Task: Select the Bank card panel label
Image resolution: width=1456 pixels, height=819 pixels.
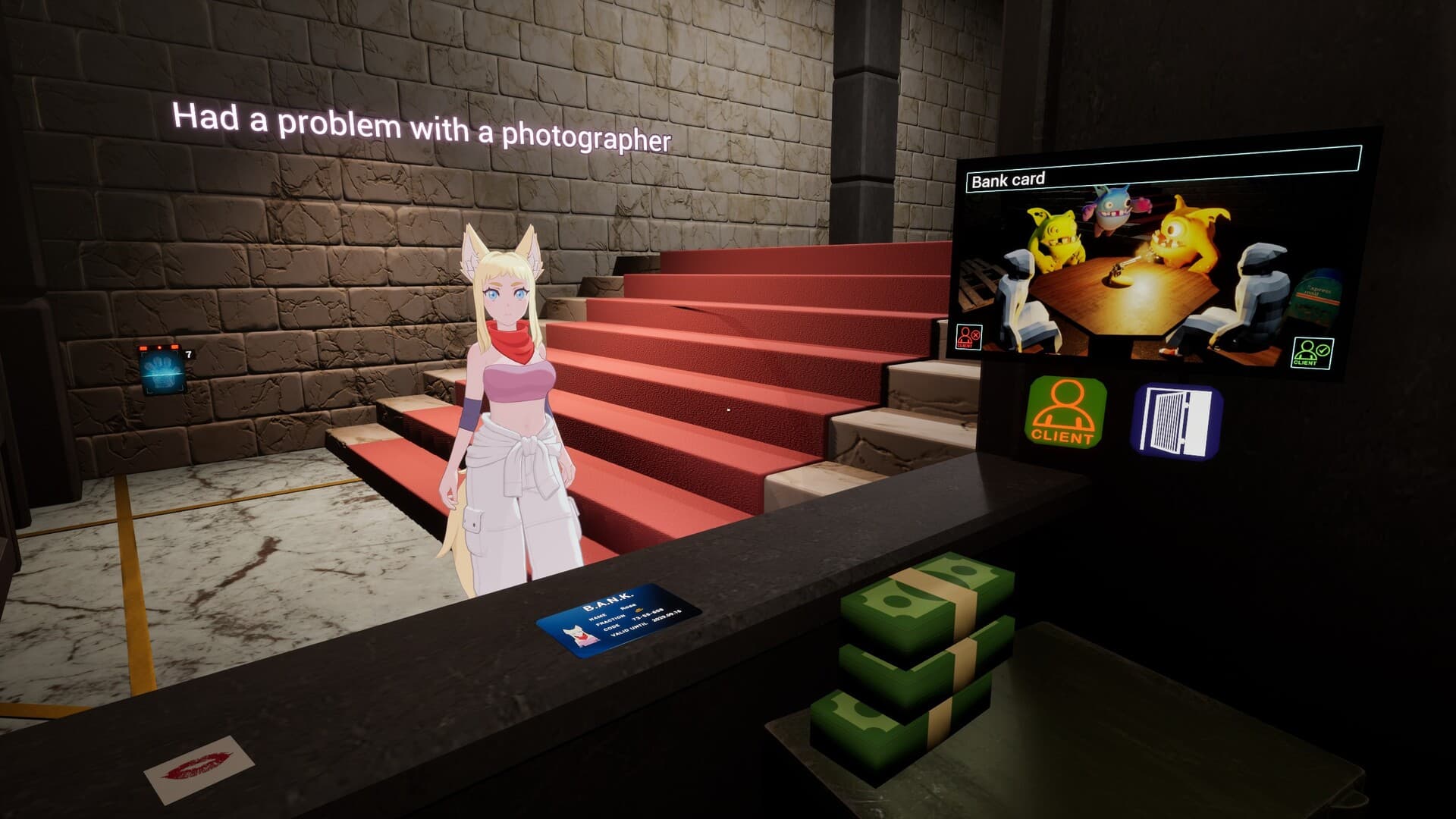Action: tap(1009, 178)
